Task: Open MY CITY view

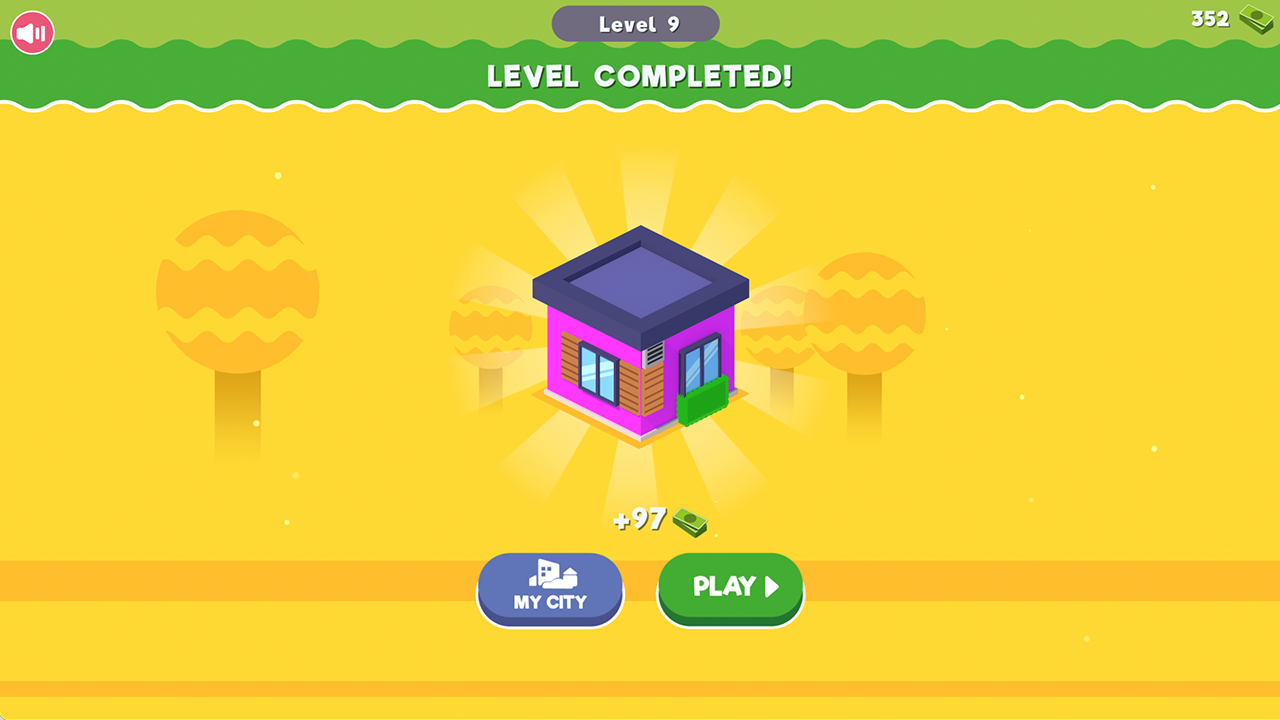Action: 549,590
